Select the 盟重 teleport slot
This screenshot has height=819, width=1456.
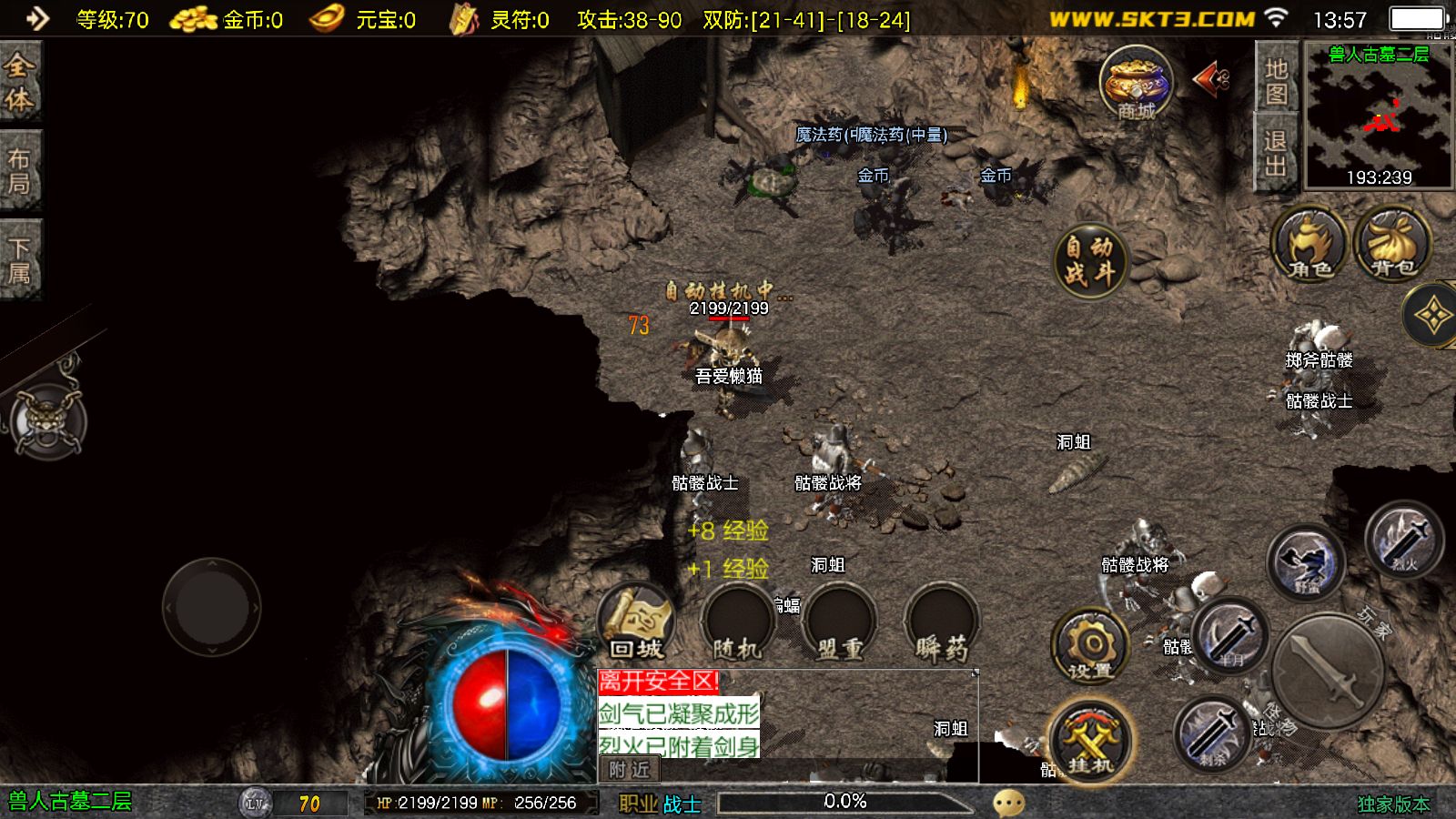(839, 624)
